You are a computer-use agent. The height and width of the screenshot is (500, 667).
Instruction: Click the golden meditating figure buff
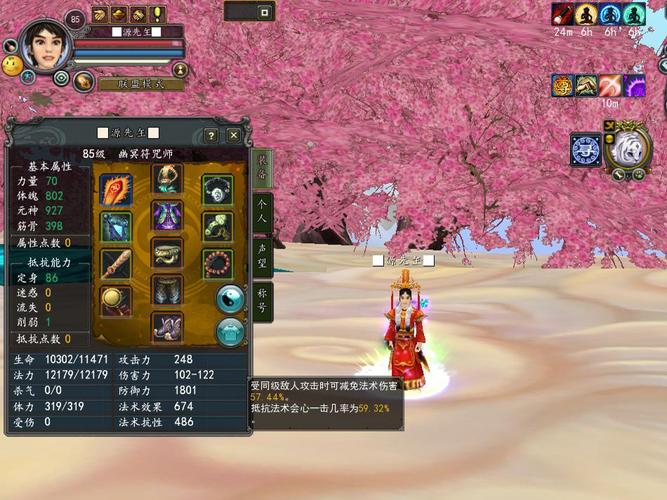tap(585, 14)
